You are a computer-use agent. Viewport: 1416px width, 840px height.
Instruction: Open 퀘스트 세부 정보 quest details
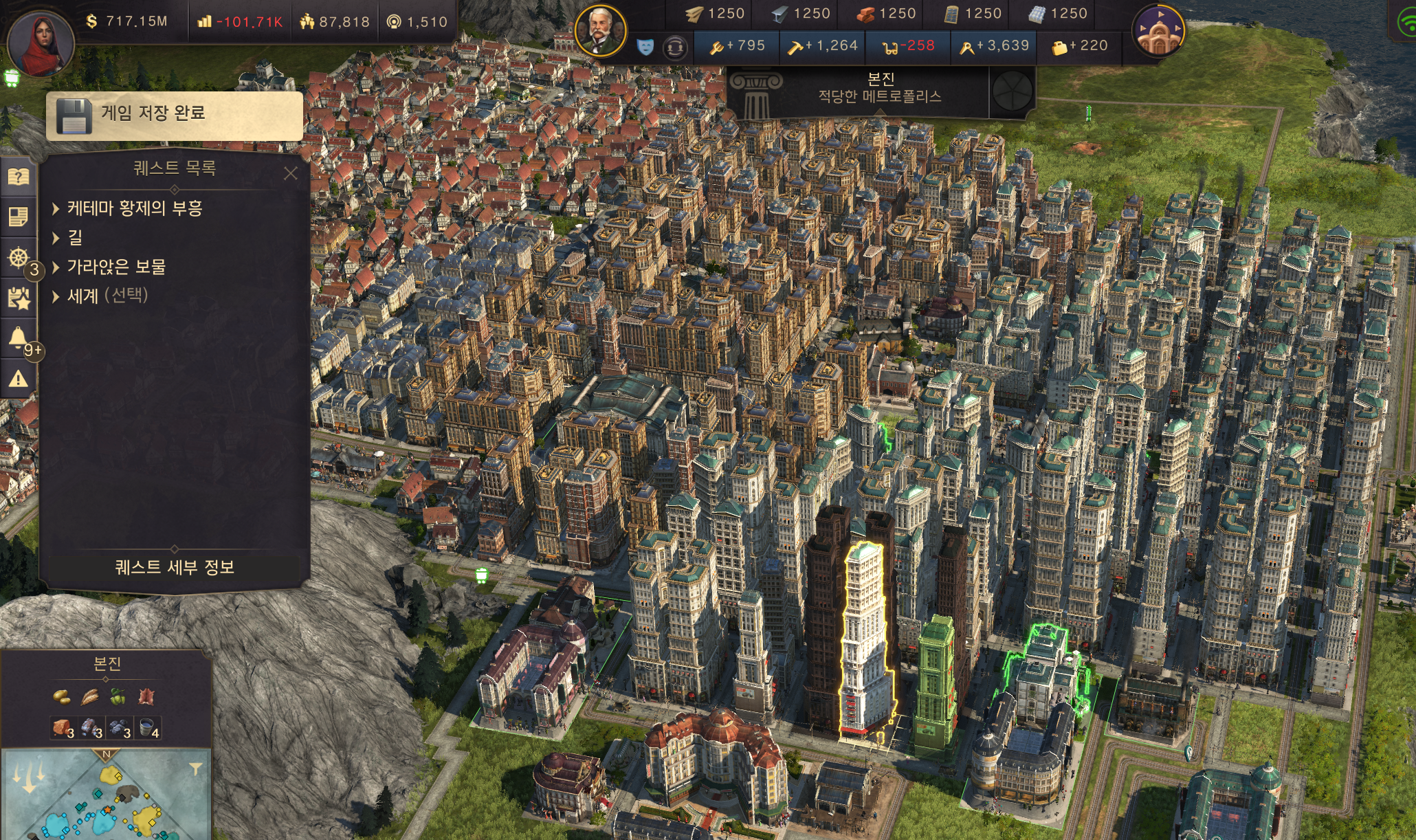point(175,567)
